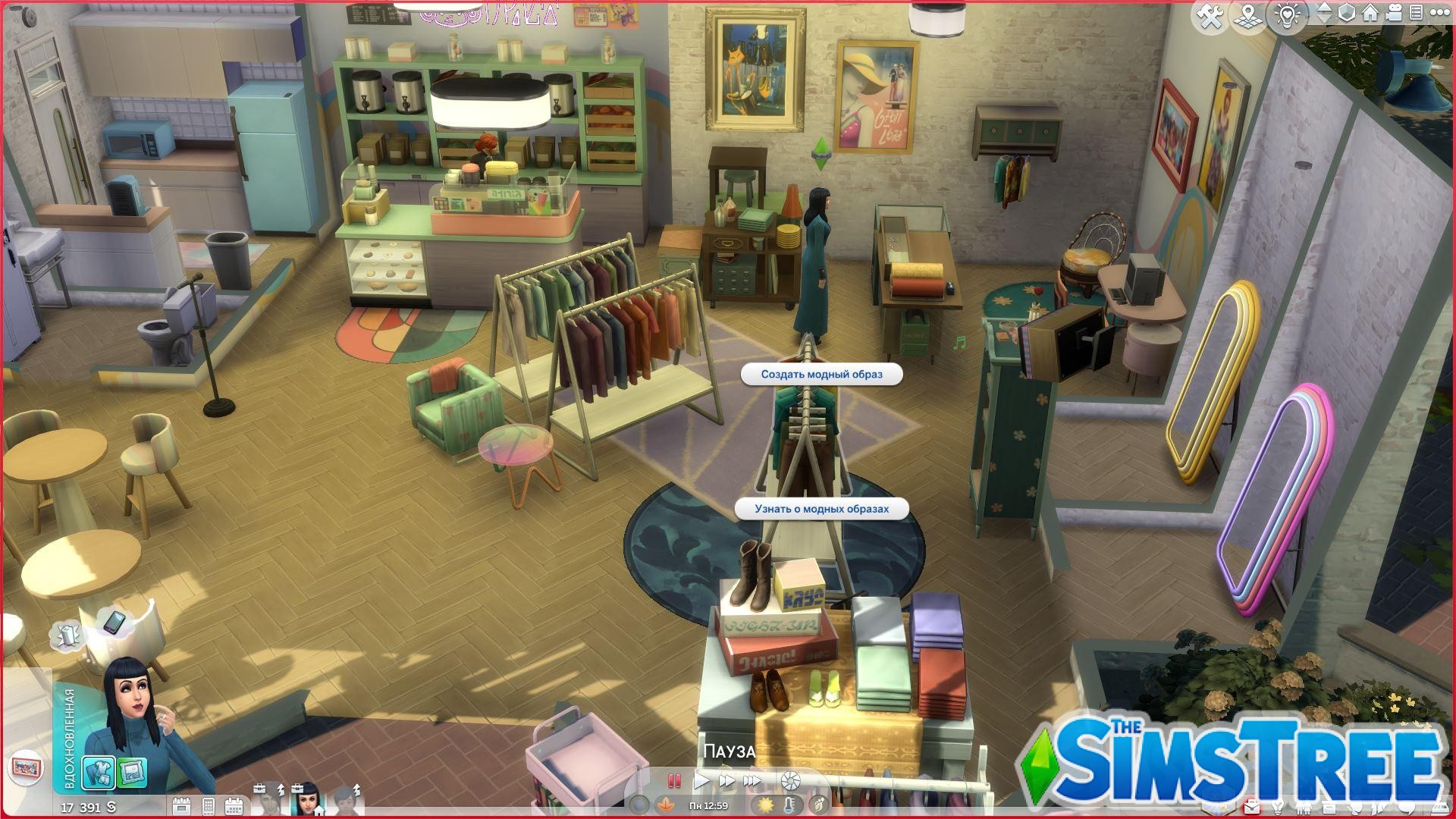Open Build Mode with the hammer and wrench icon
The height and width of the screenshot is (819, 1456).
[1210, 13]
